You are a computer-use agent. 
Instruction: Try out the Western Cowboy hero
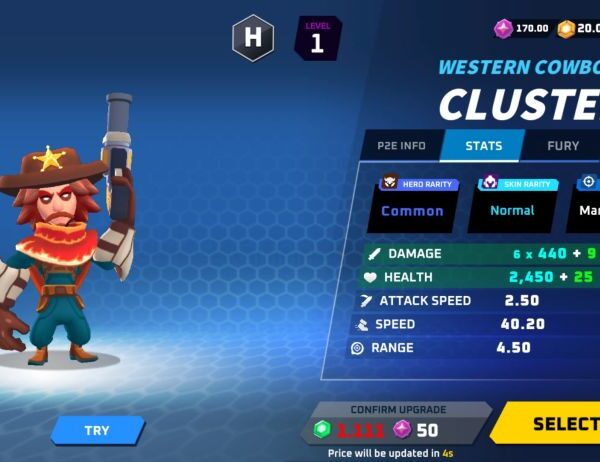click(97, 430)
